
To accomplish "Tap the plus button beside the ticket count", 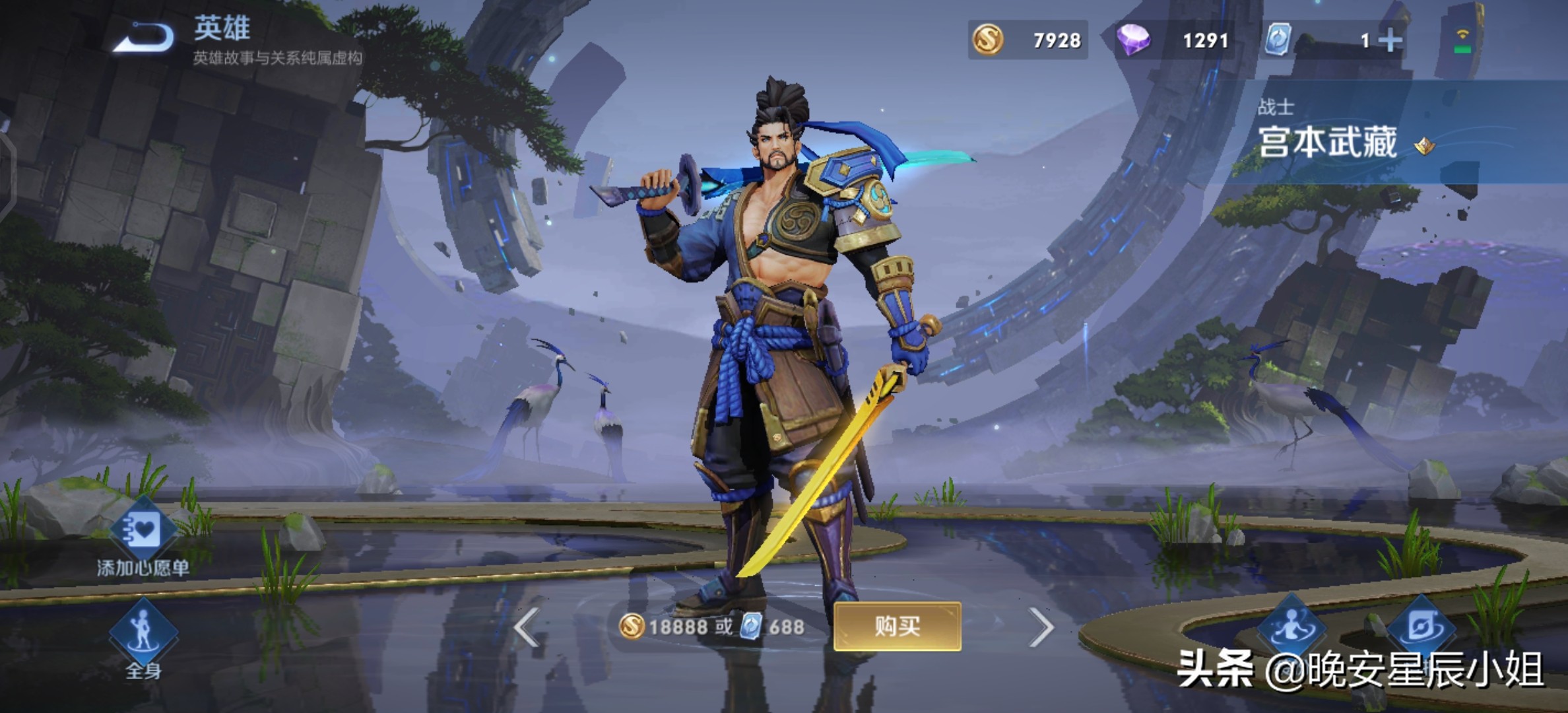I will 1390,41.
